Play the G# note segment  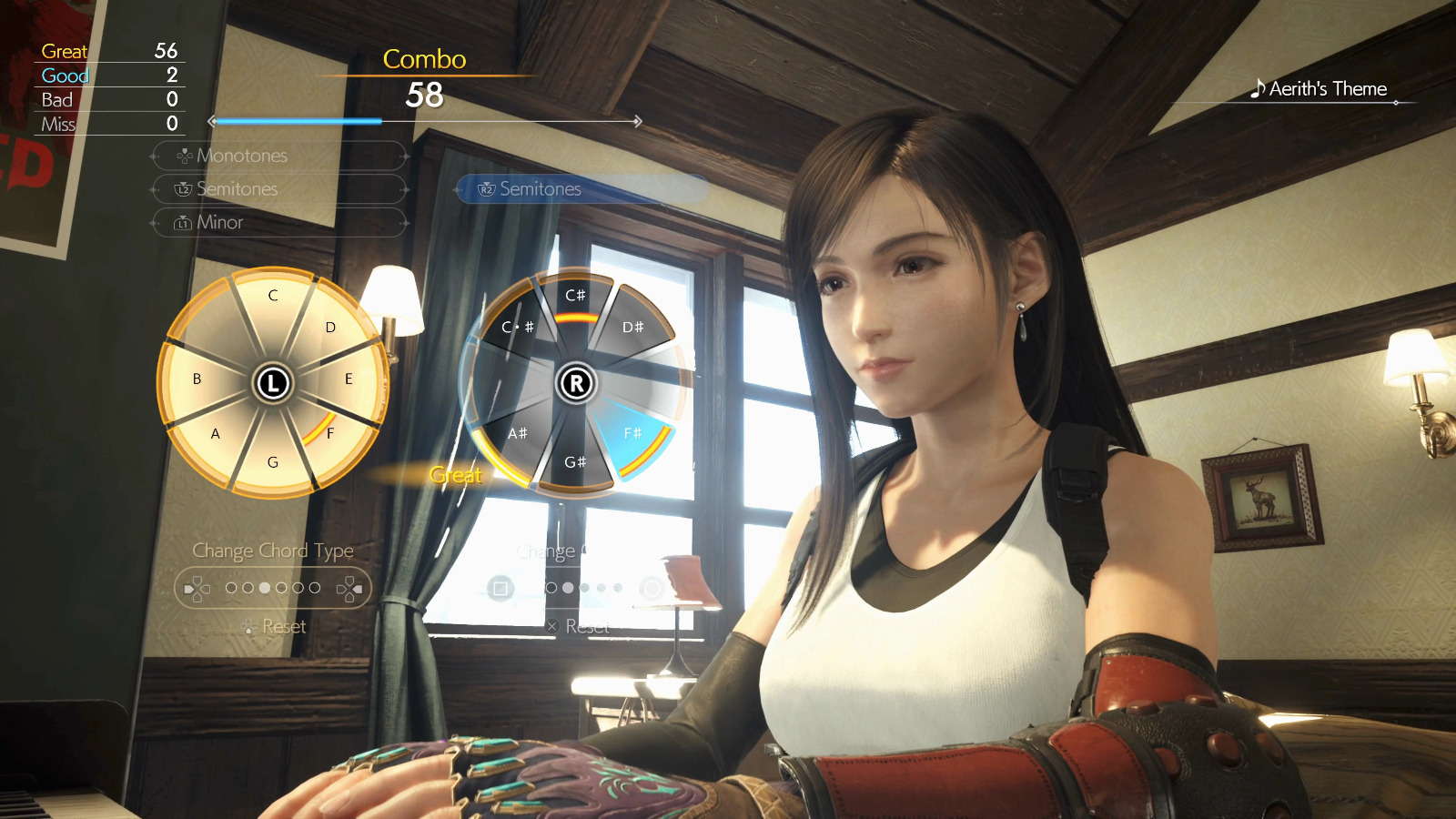575,460
